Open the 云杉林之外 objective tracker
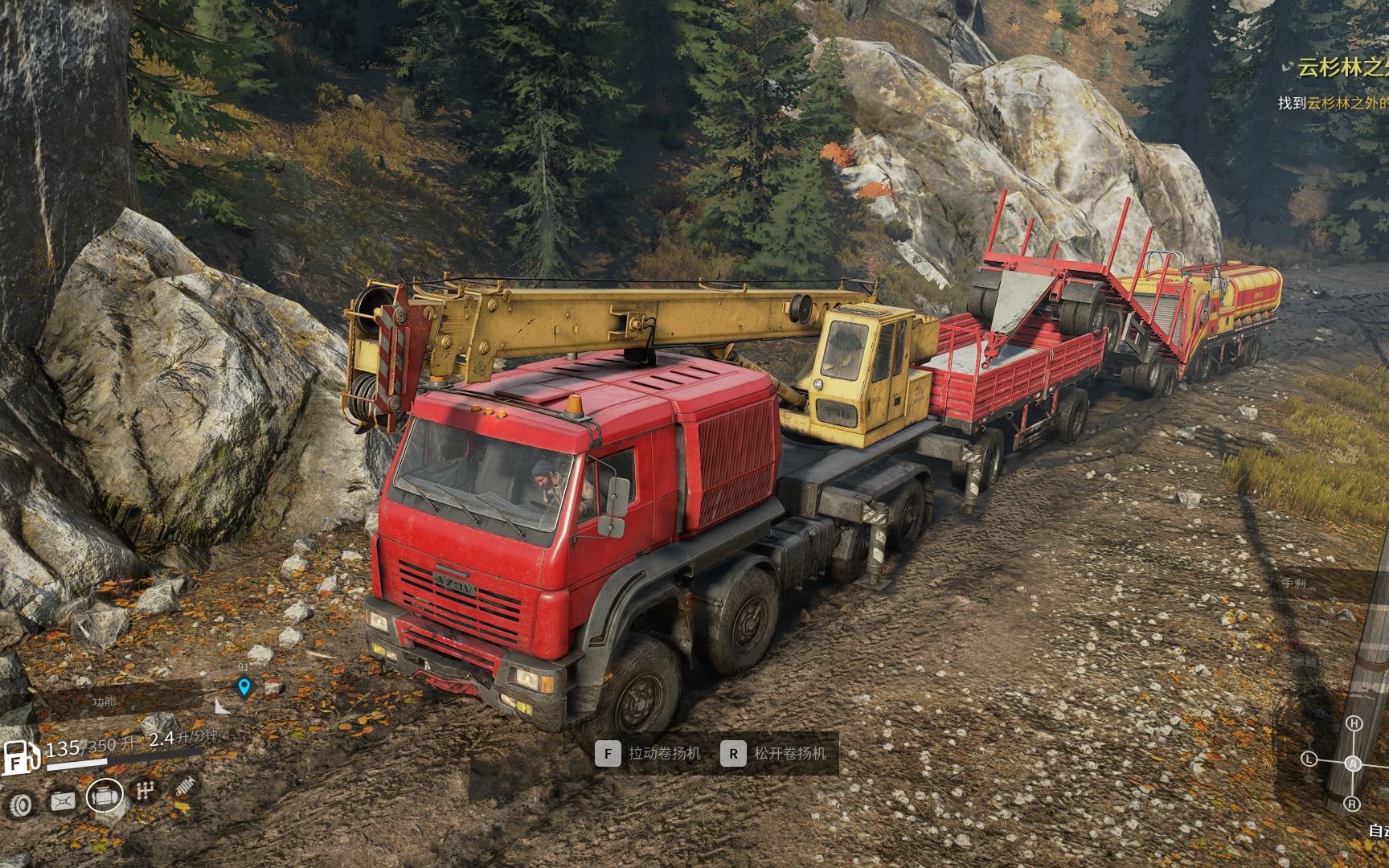1389x868 pixels. point(1342,68)
